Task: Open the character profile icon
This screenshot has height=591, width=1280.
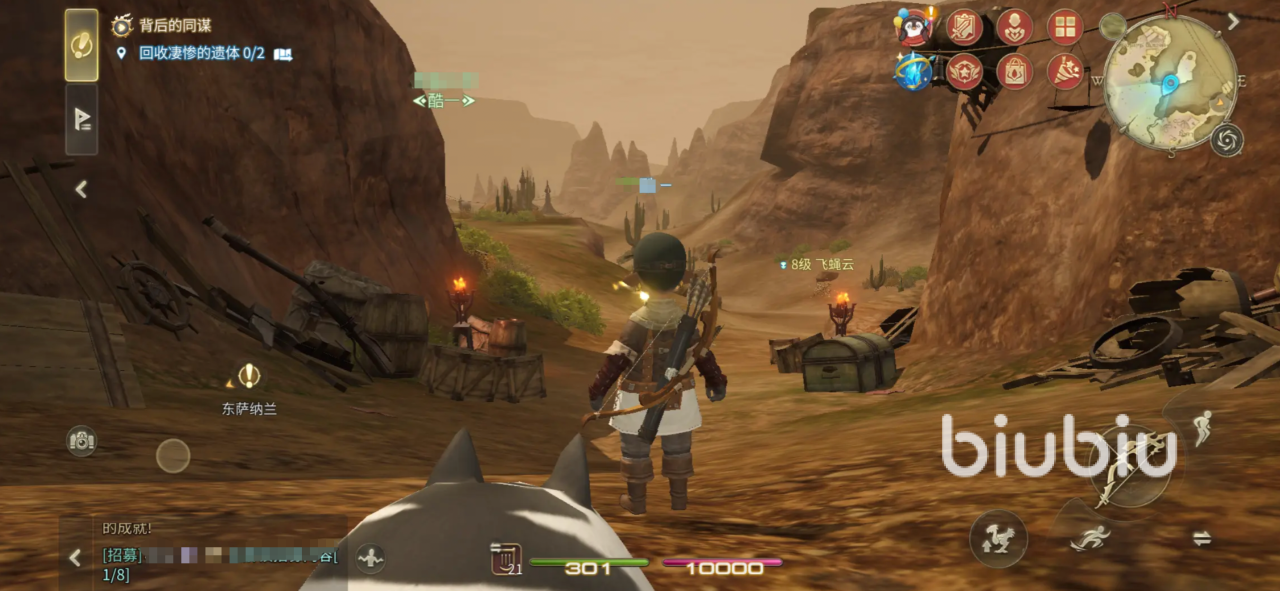Action: (x=1014, y=26)
